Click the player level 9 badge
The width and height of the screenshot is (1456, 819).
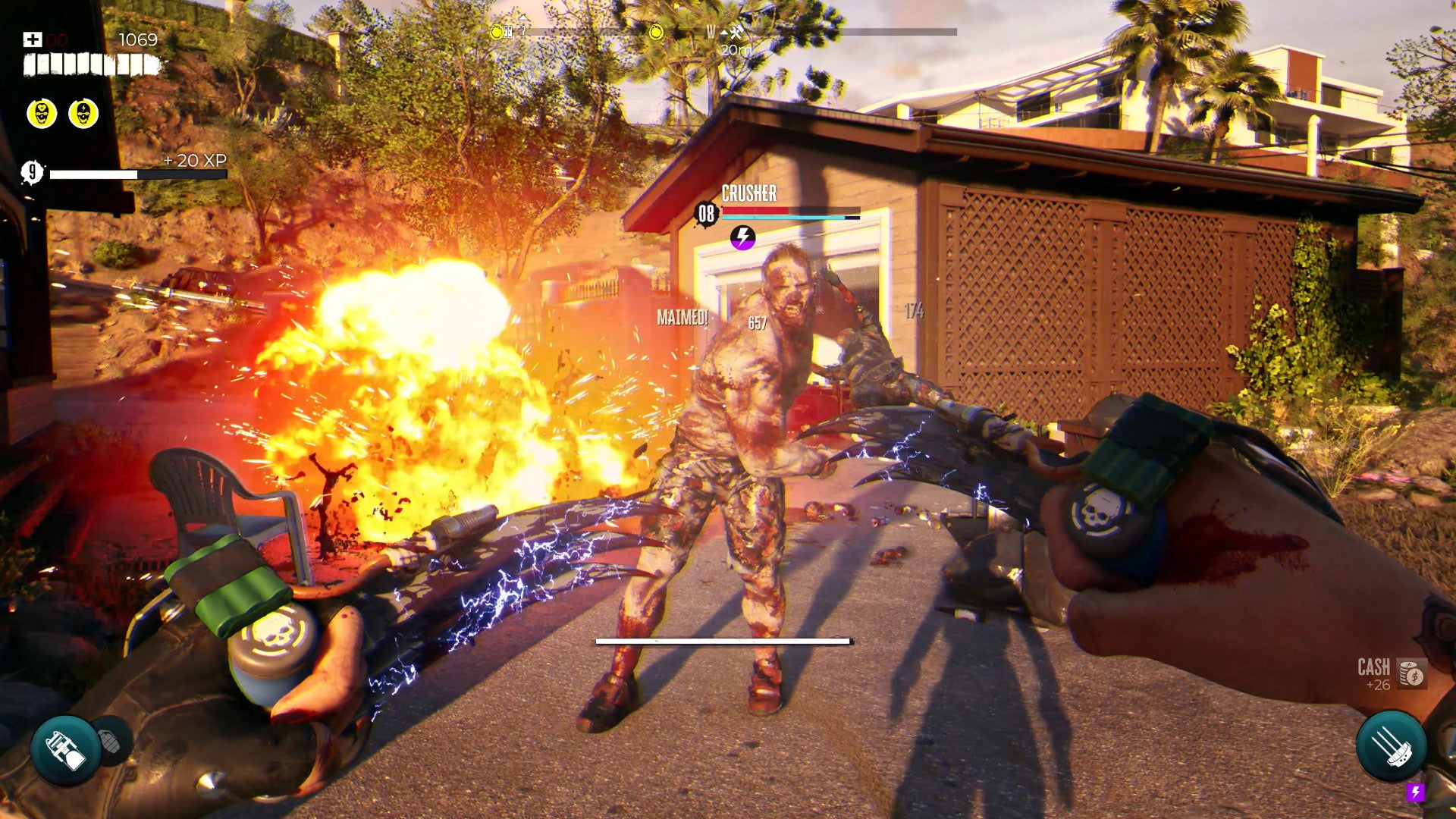pos(32,173)
